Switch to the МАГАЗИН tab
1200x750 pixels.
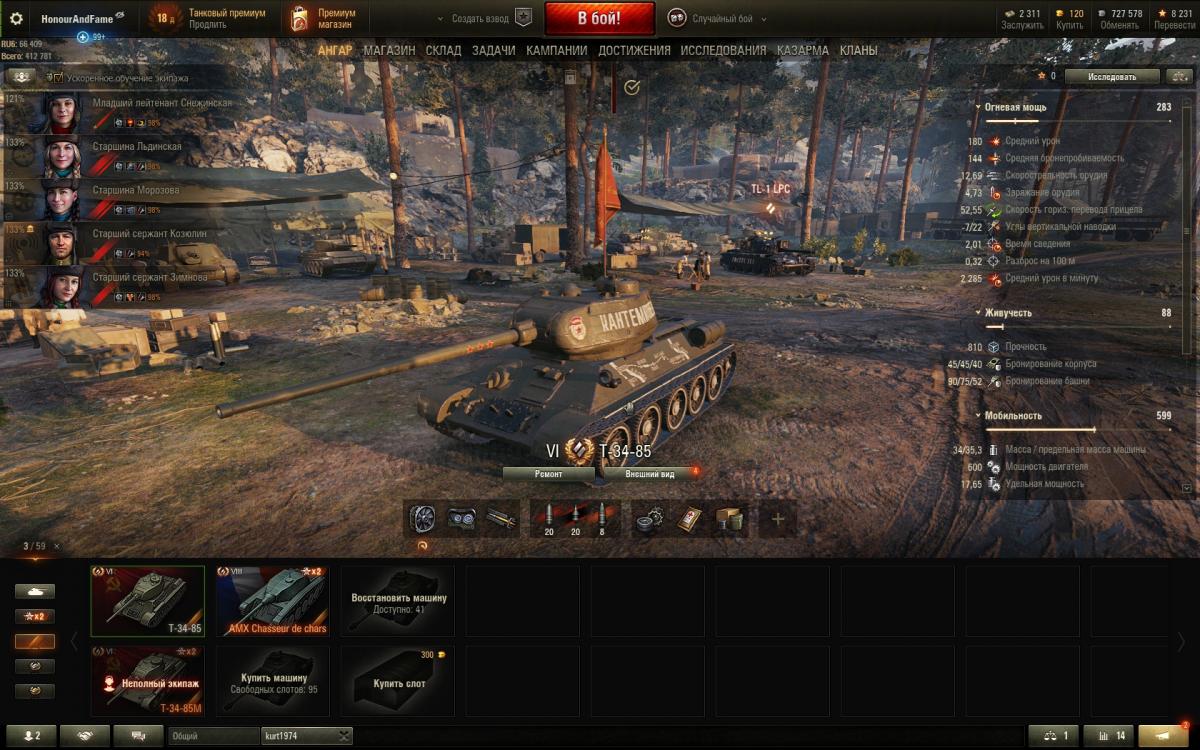pos(389,50)
